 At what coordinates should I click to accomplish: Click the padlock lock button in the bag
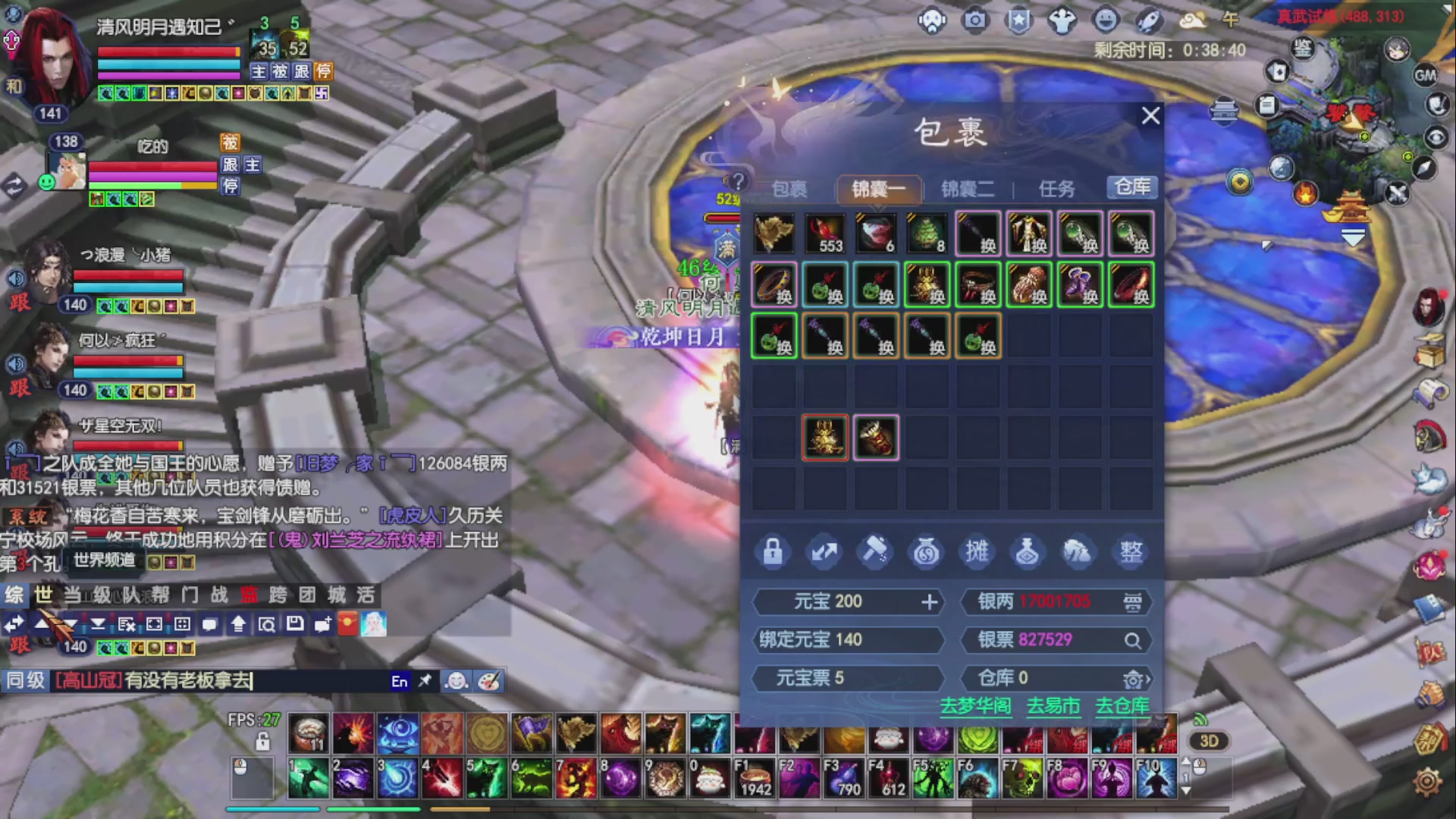[x=773, y=552]
